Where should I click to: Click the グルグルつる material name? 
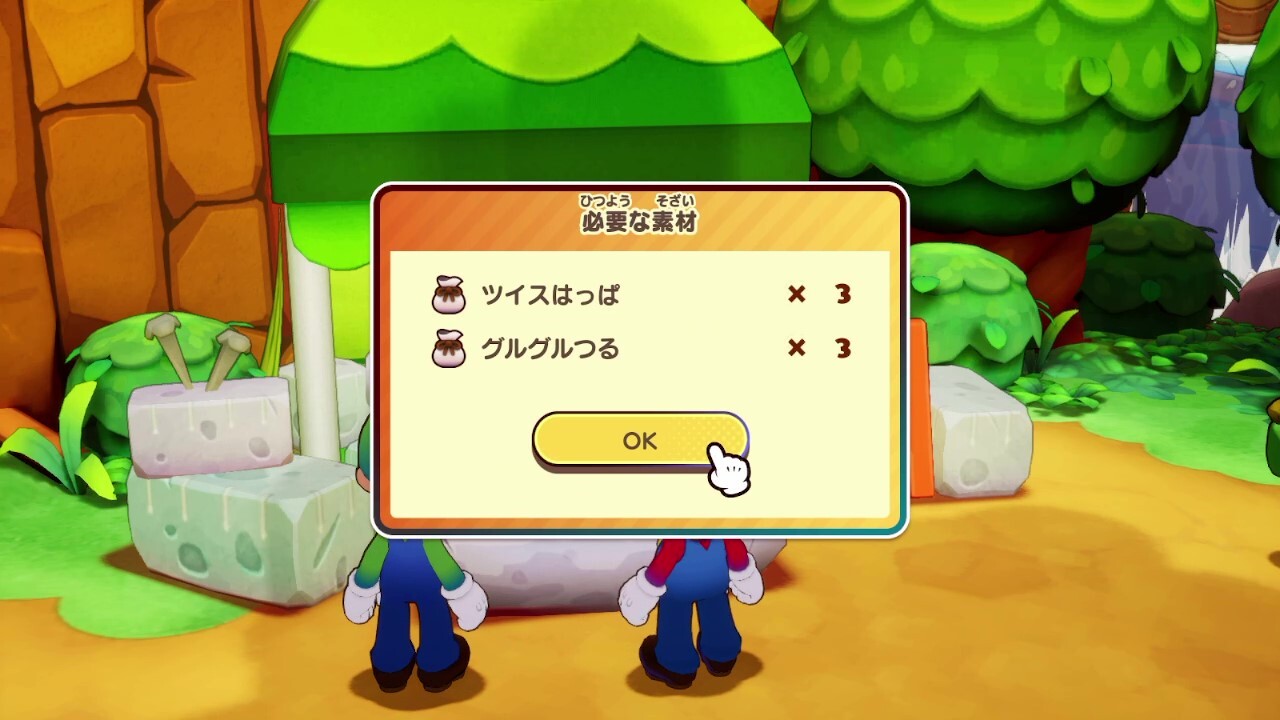point(553,350)
